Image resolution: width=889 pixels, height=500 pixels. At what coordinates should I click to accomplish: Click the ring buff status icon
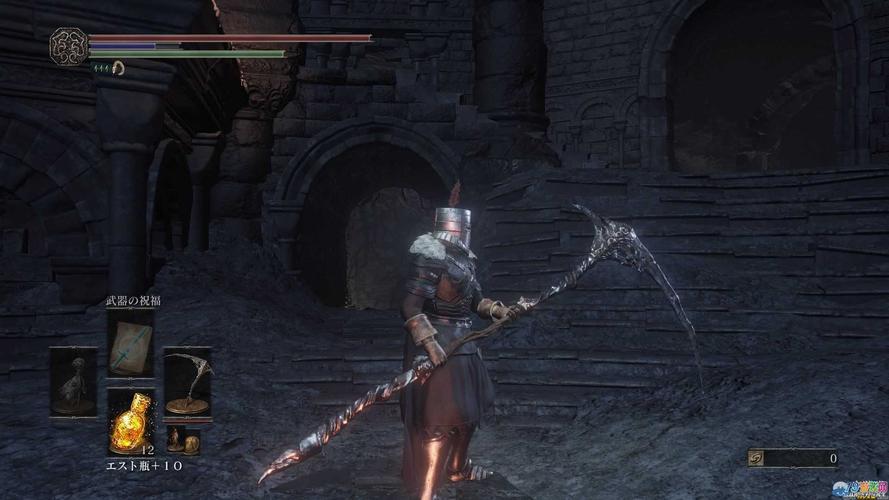coord(117,68)
